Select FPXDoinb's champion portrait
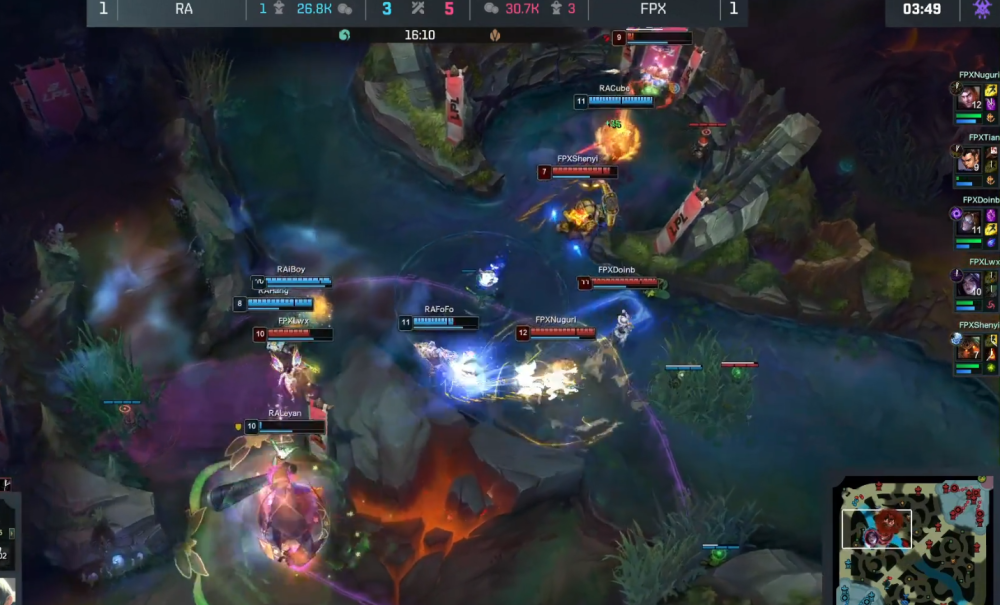Viewport: 1000px width, 605px height. click(x=968, y=223)
